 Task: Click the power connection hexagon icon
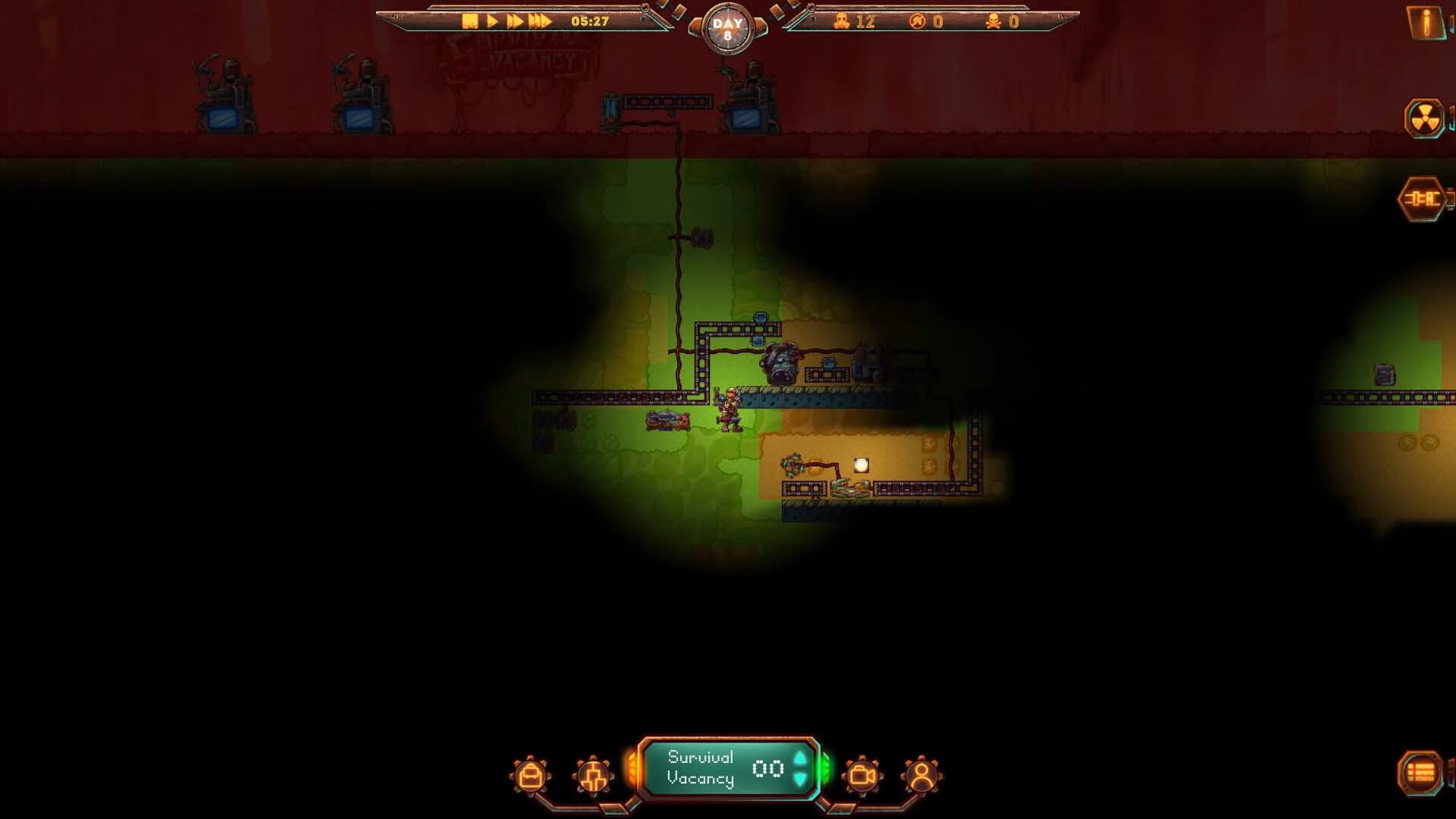point(1423,197)
